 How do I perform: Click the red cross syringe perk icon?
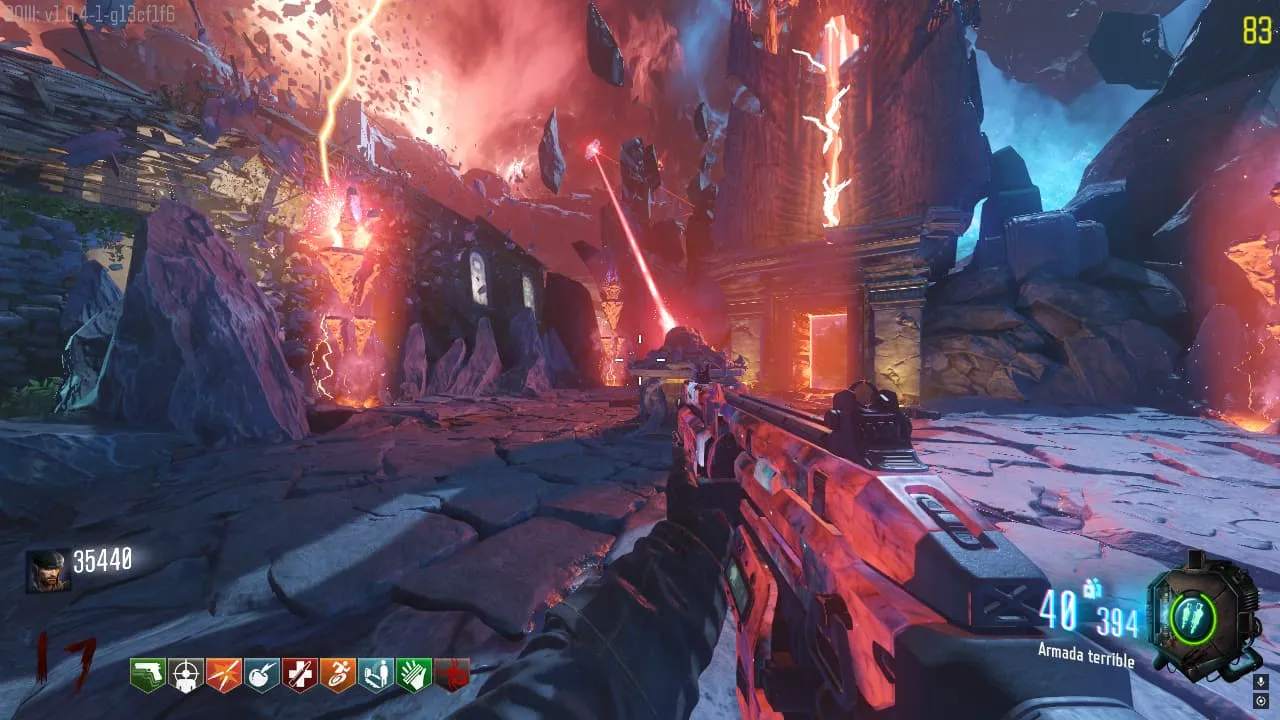[300, 675]
